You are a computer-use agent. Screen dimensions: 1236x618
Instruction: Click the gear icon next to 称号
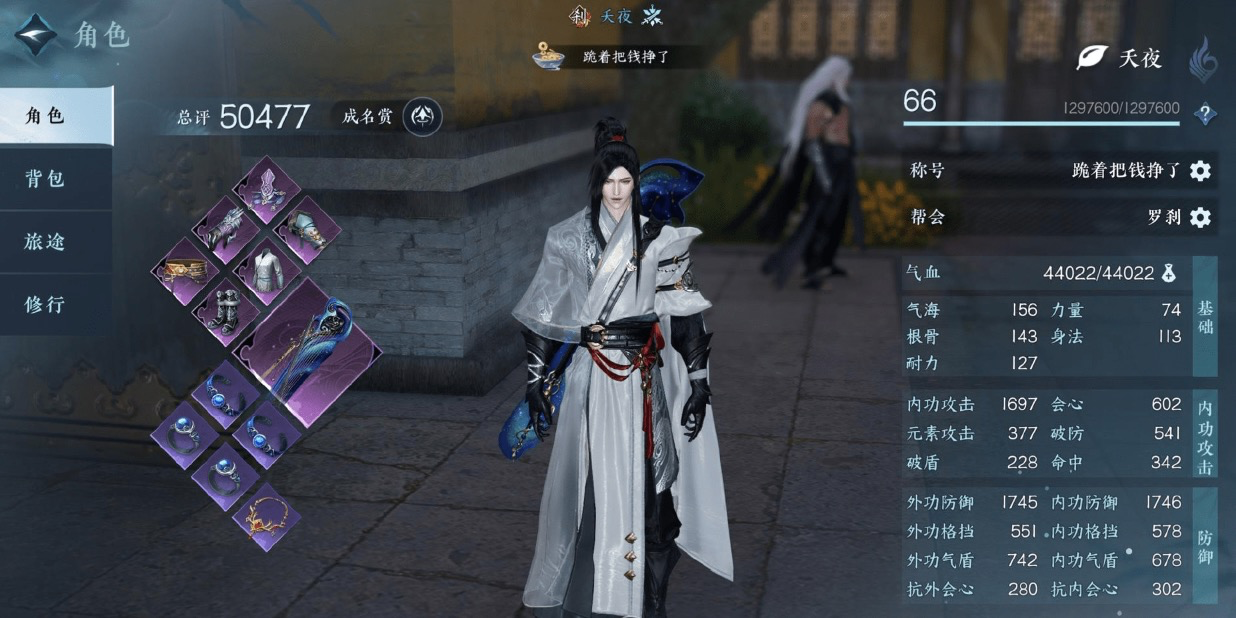[1200, 171]
